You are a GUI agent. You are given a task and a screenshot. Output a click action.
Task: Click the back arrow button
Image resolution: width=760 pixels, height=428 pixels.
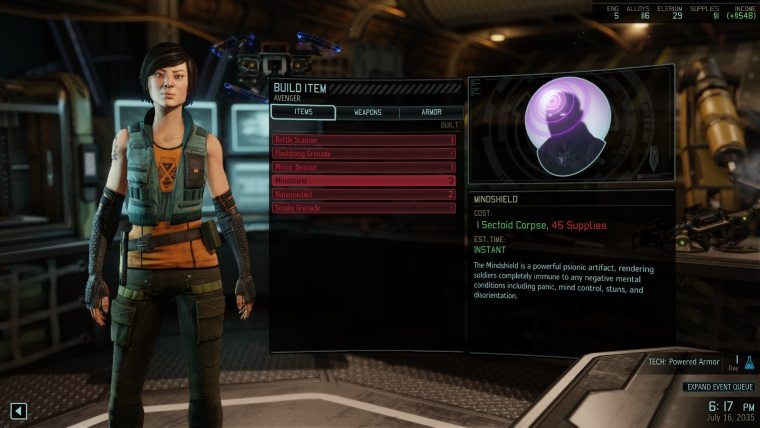(x=19, y=409)
